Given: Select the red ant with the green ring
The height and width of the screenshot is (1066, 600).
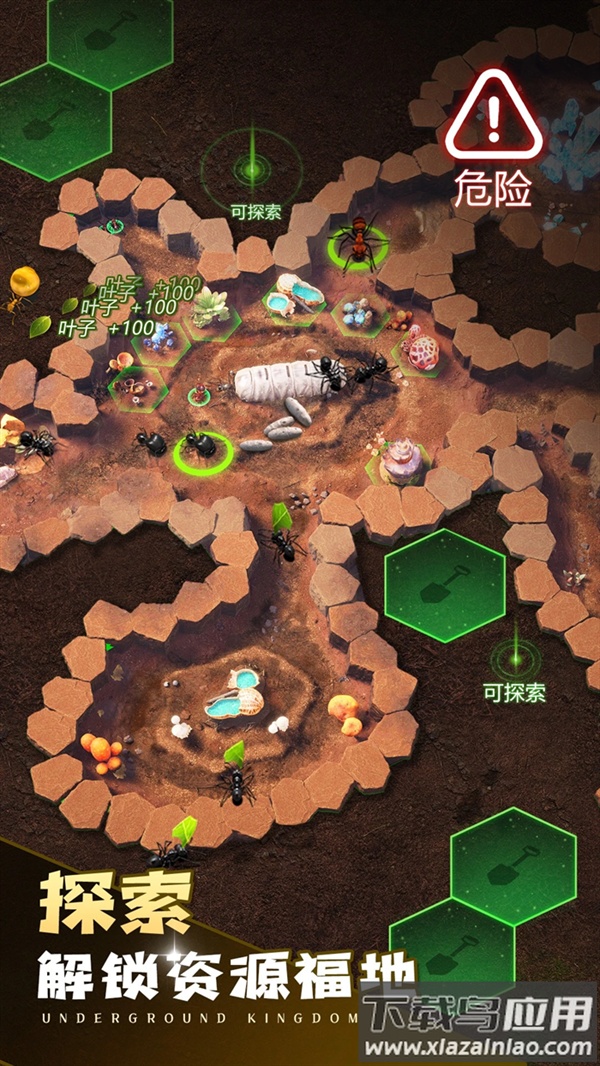Looking at the screenshot, I should [x=357, y=242].
